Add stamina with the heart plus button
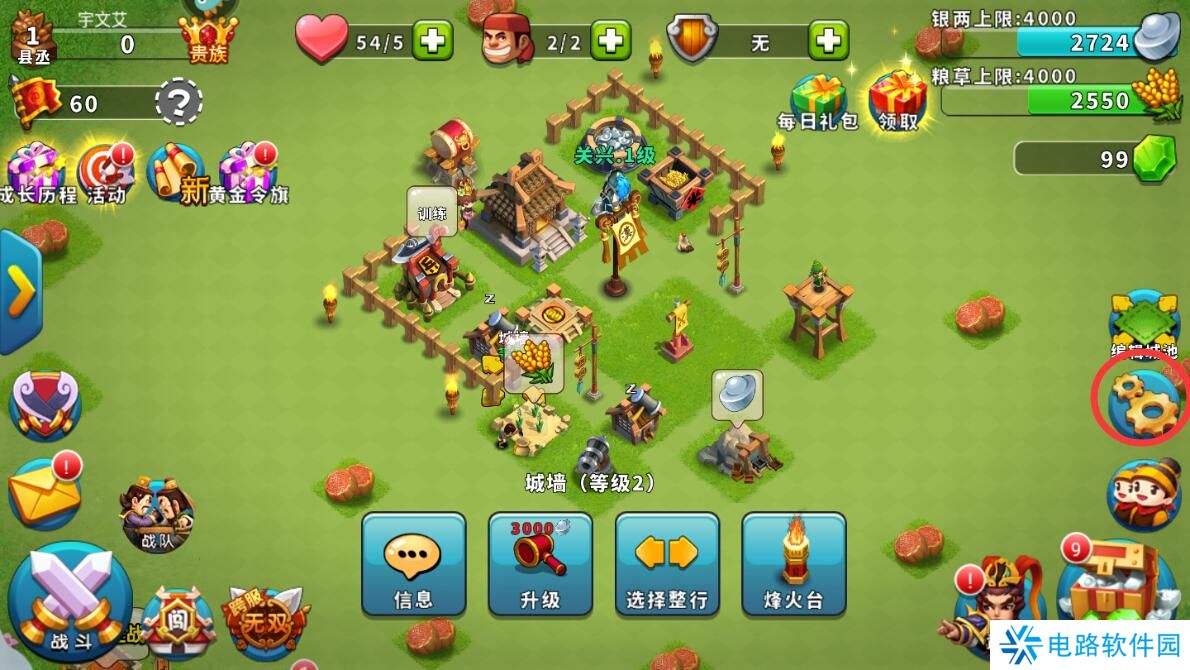 point(432,41)
